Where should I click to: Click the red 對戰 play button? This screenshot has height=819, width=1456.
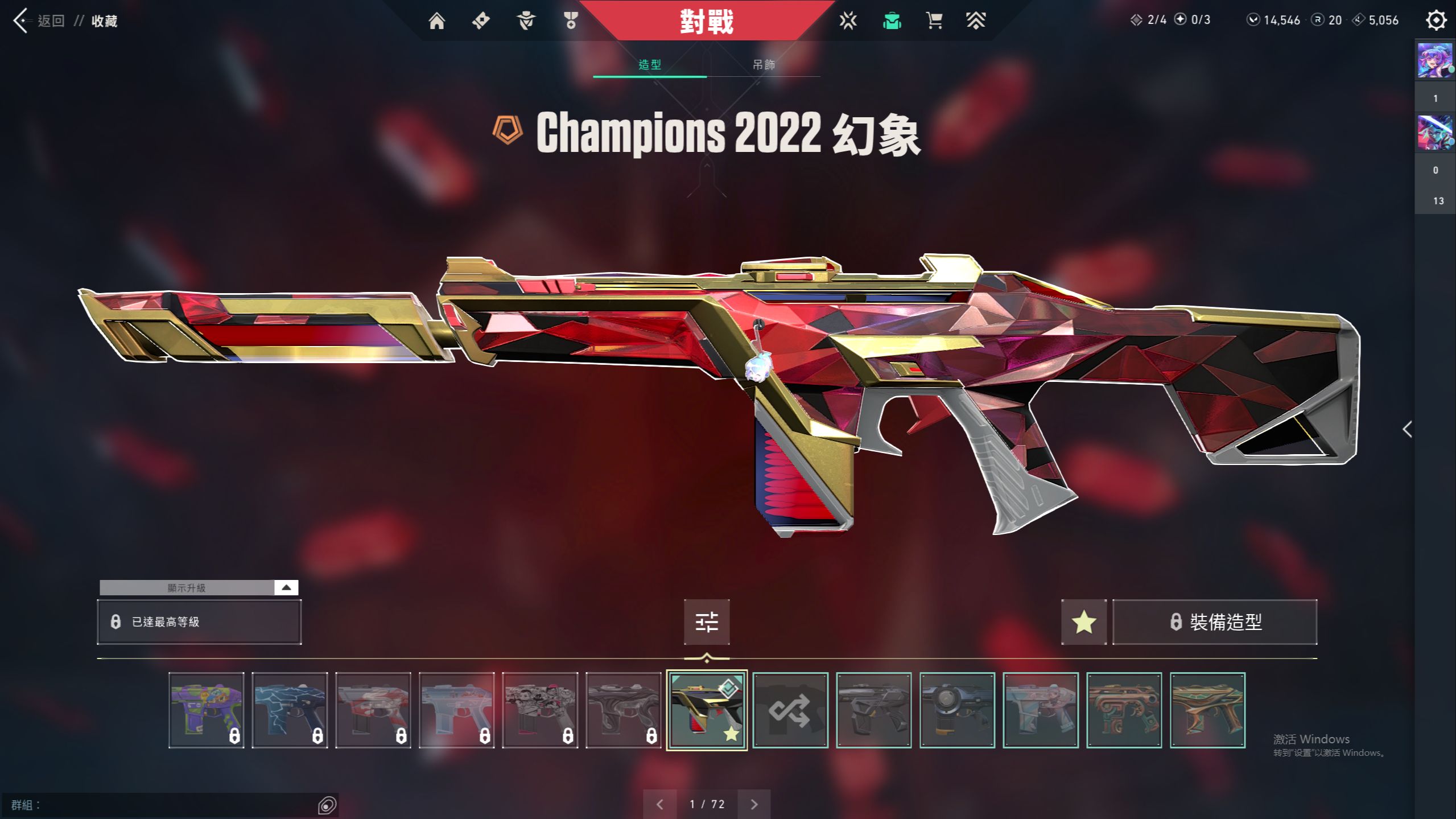pos(707,21)
